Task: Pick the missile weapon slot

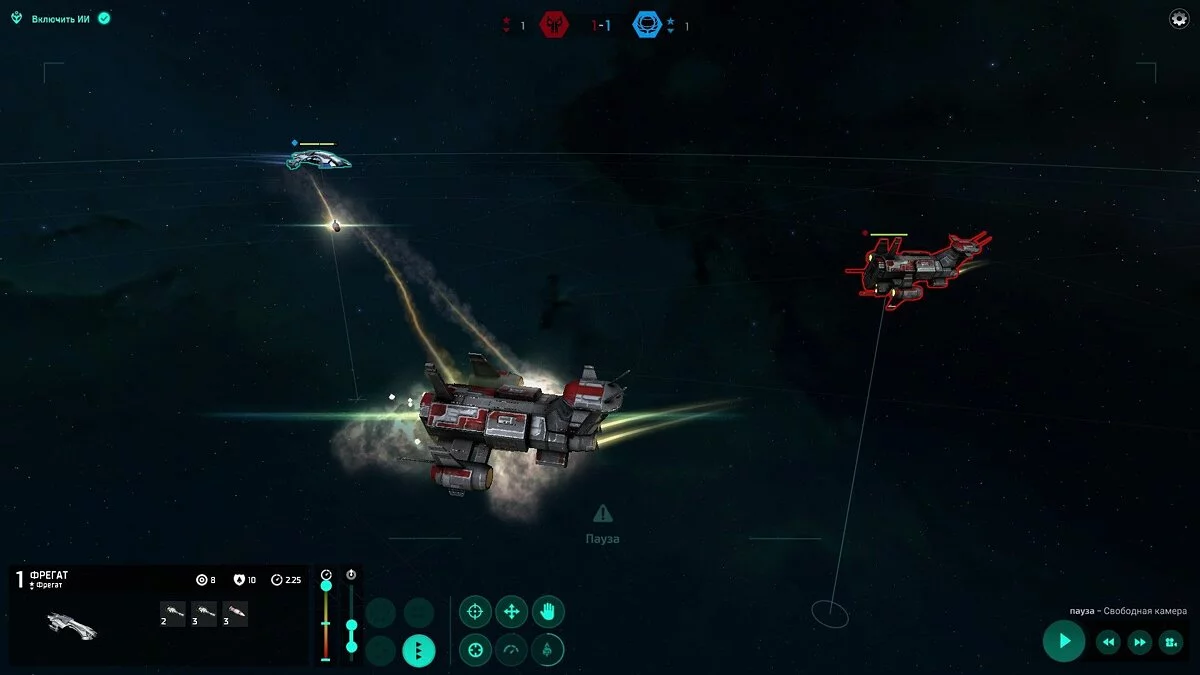Action: [x=236, y=614]
